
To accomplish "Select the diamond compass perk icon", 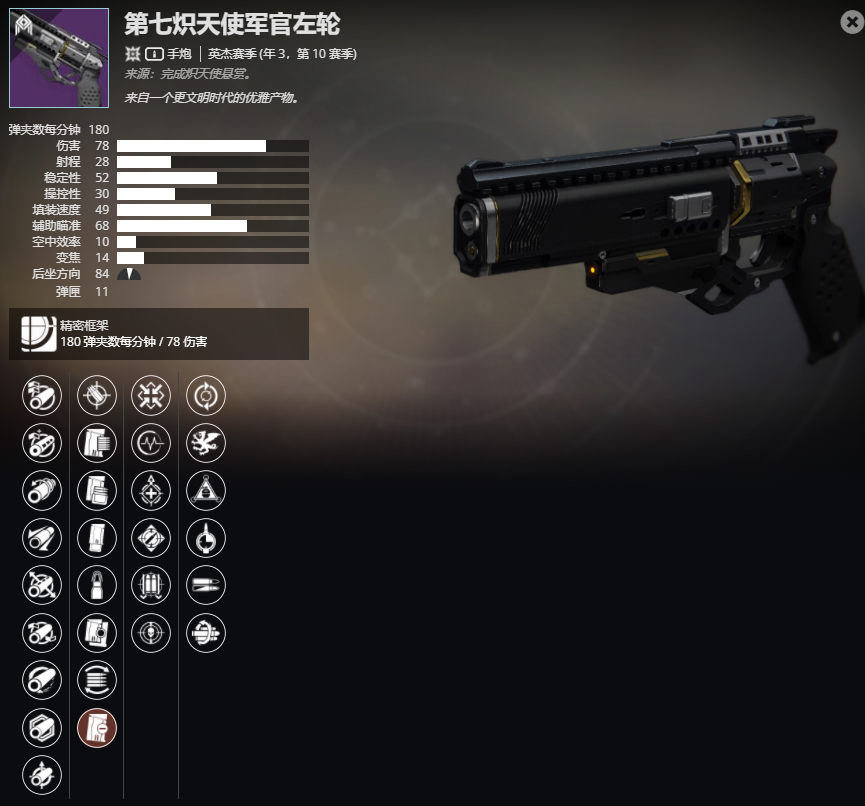I will coord(151,537).
